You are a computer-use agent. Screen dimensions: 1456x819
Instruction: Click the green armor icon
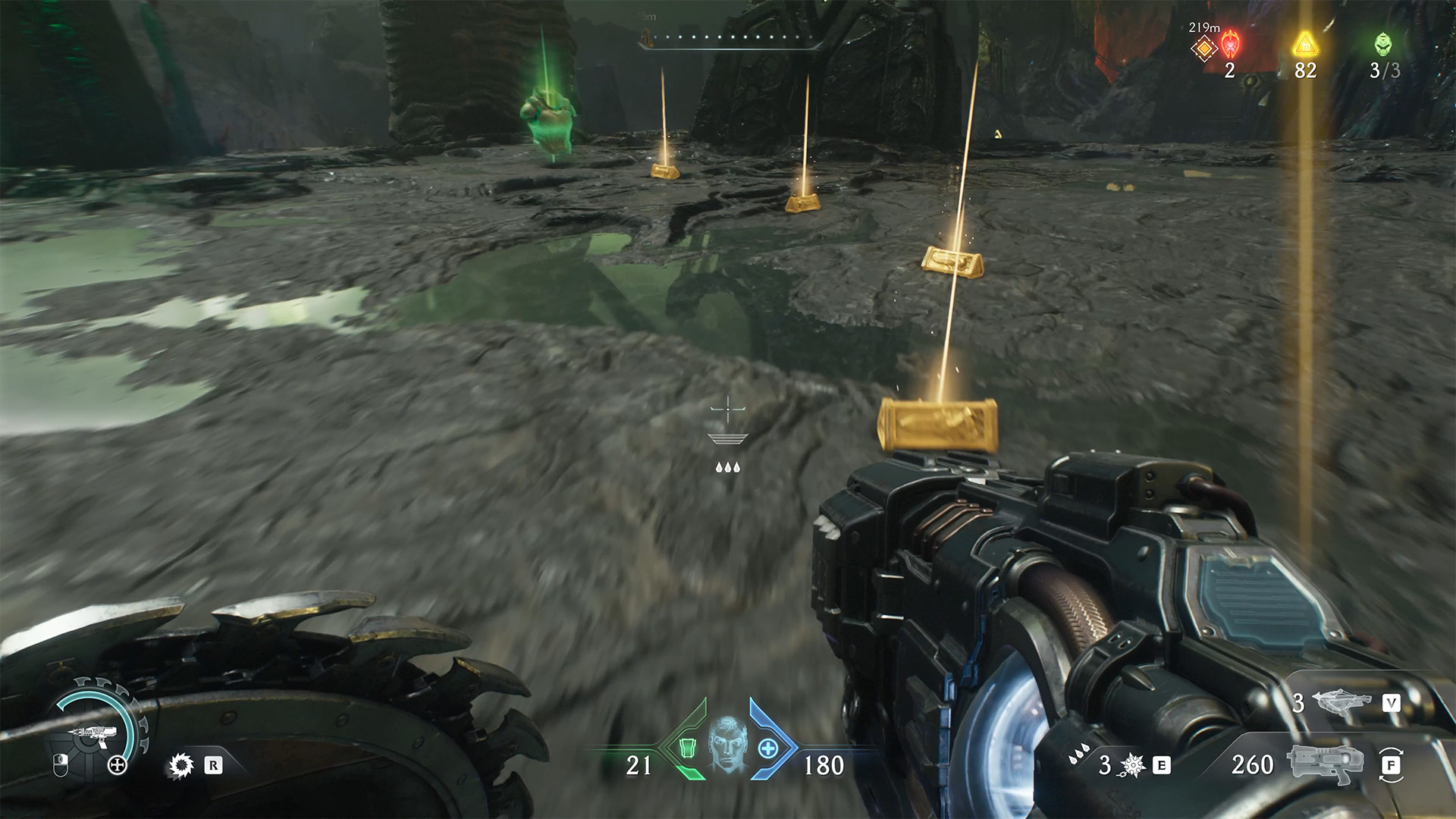click(687, 748)
